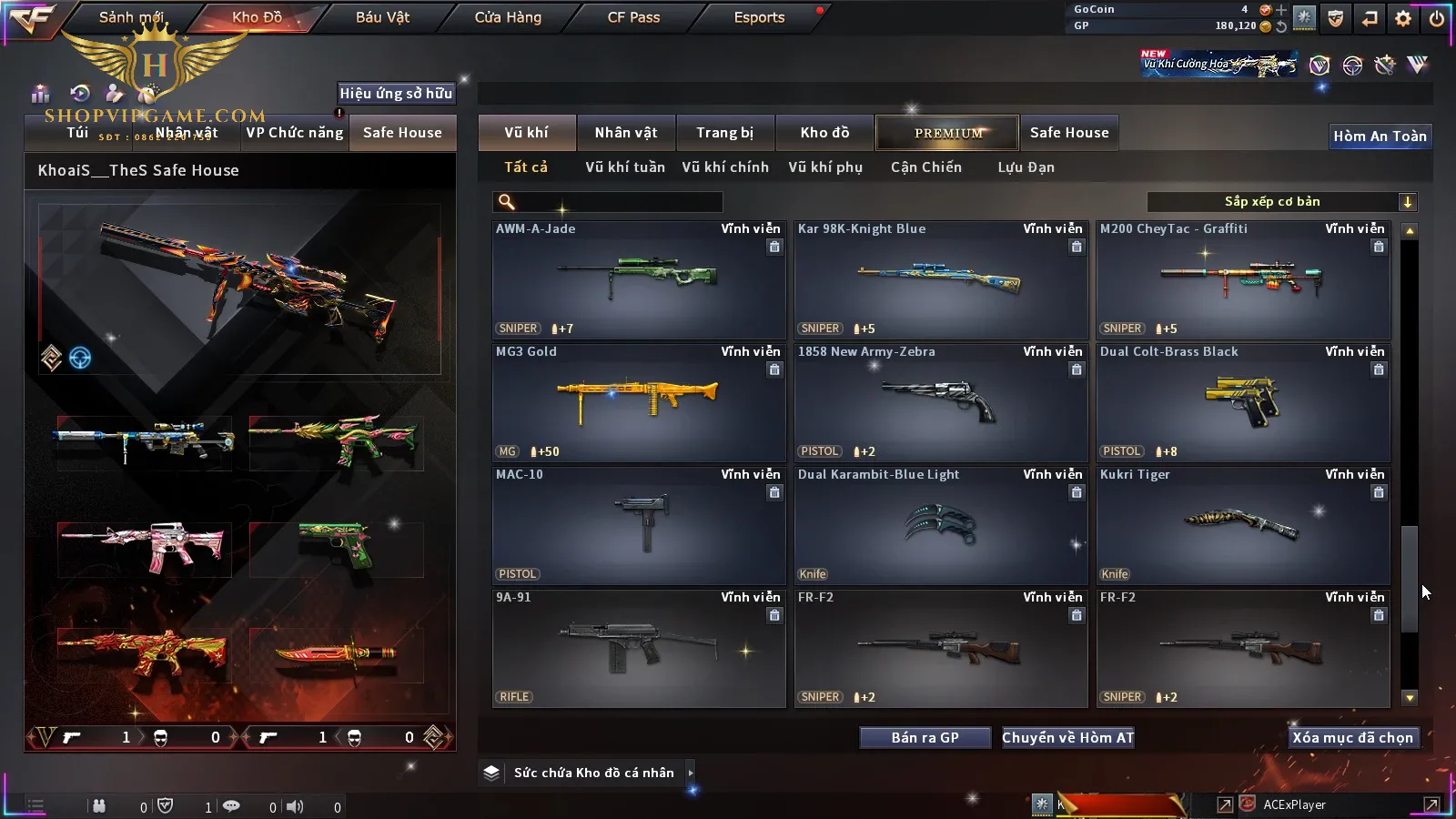This screenshot has width=1456, height=819.
Task: Click Xóa mục đã chọn button
Action: [1352, 738]
